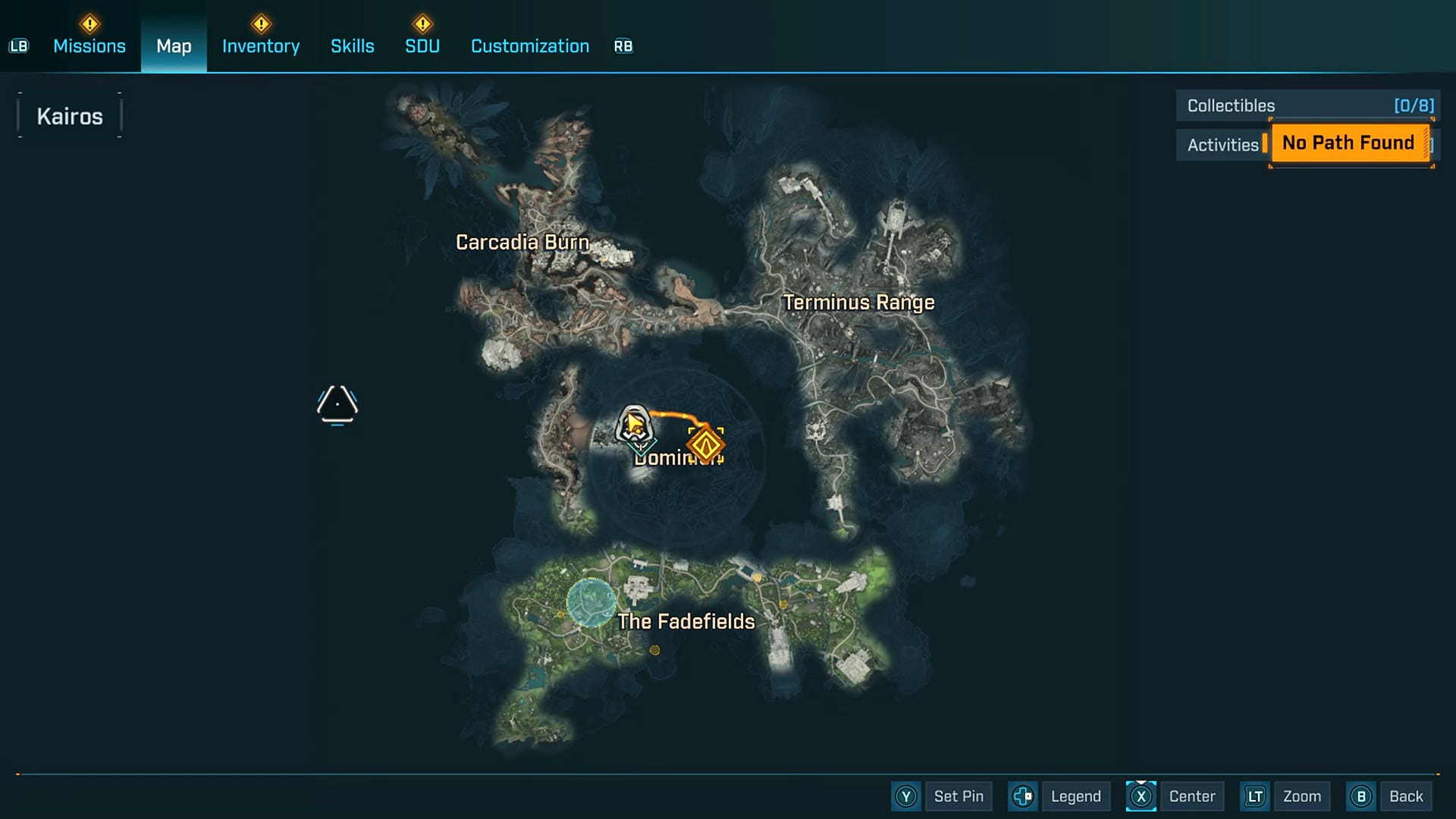Click the D-pad icon next to Legend
Viewport: 1456px width, 819px height.
coord(1022,796)
